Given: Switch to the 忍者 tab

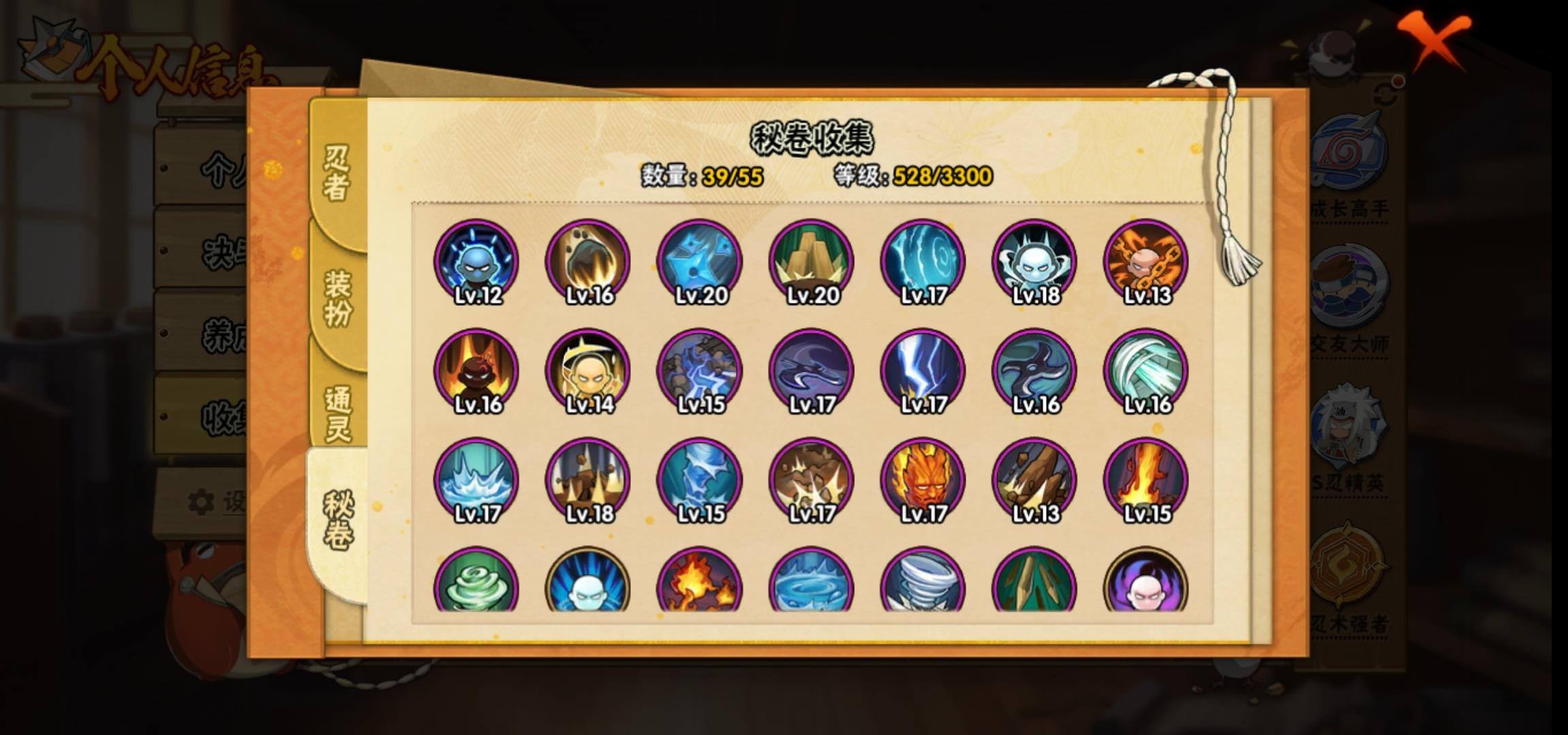Looking at the screenshot, I should [x=336, y=174].
